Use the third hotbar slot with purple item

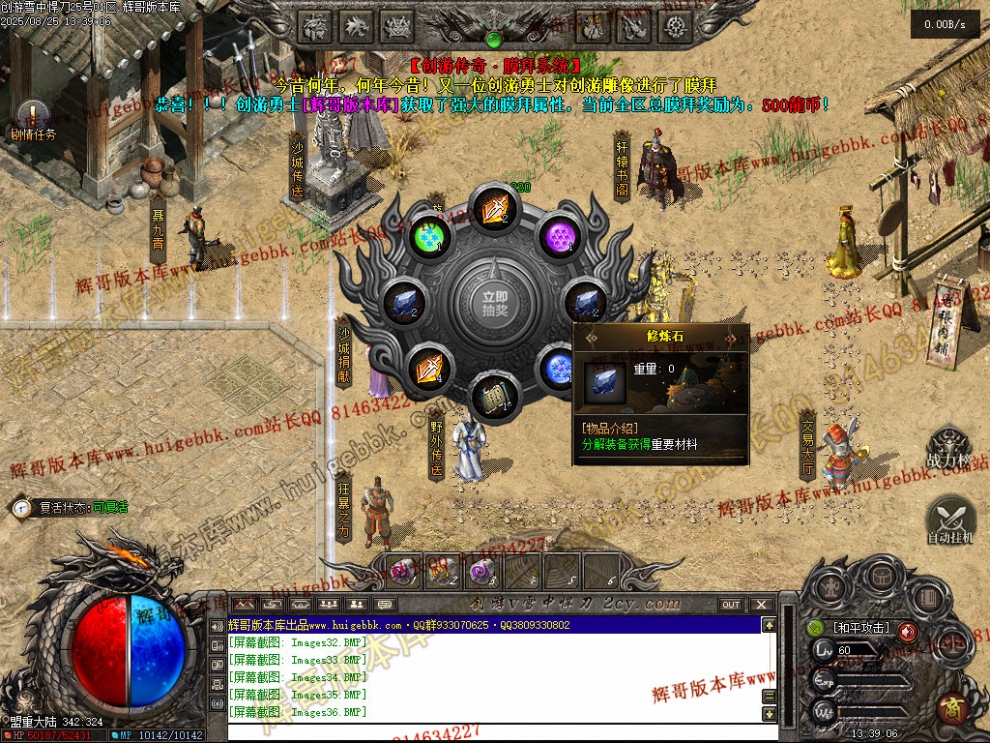(481, 571)
